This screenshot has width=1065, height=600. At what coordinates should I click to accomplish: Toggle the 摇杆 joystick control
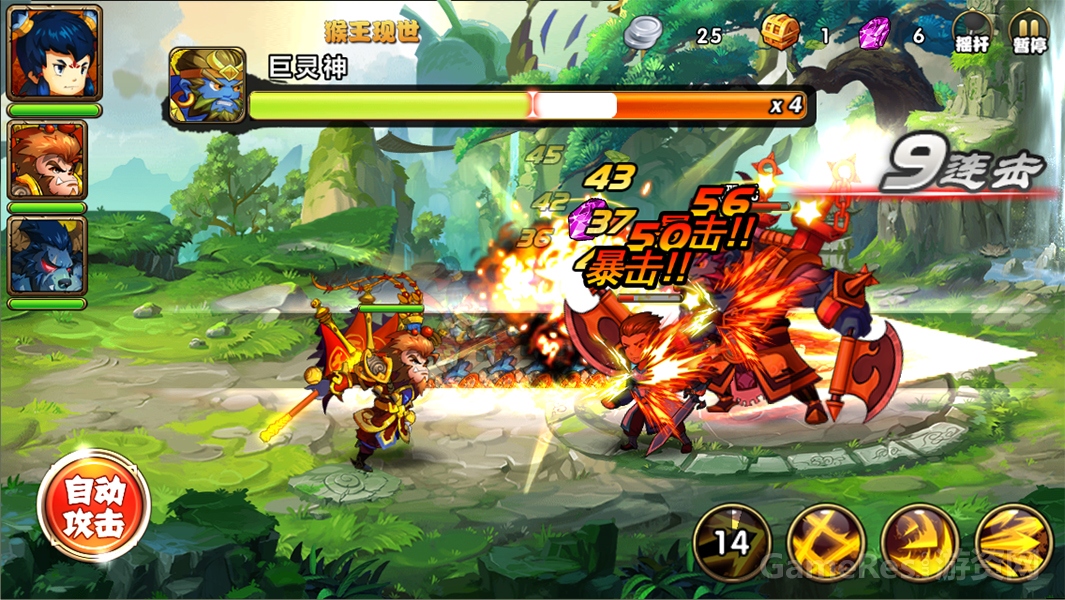click(x=971, y=32)
